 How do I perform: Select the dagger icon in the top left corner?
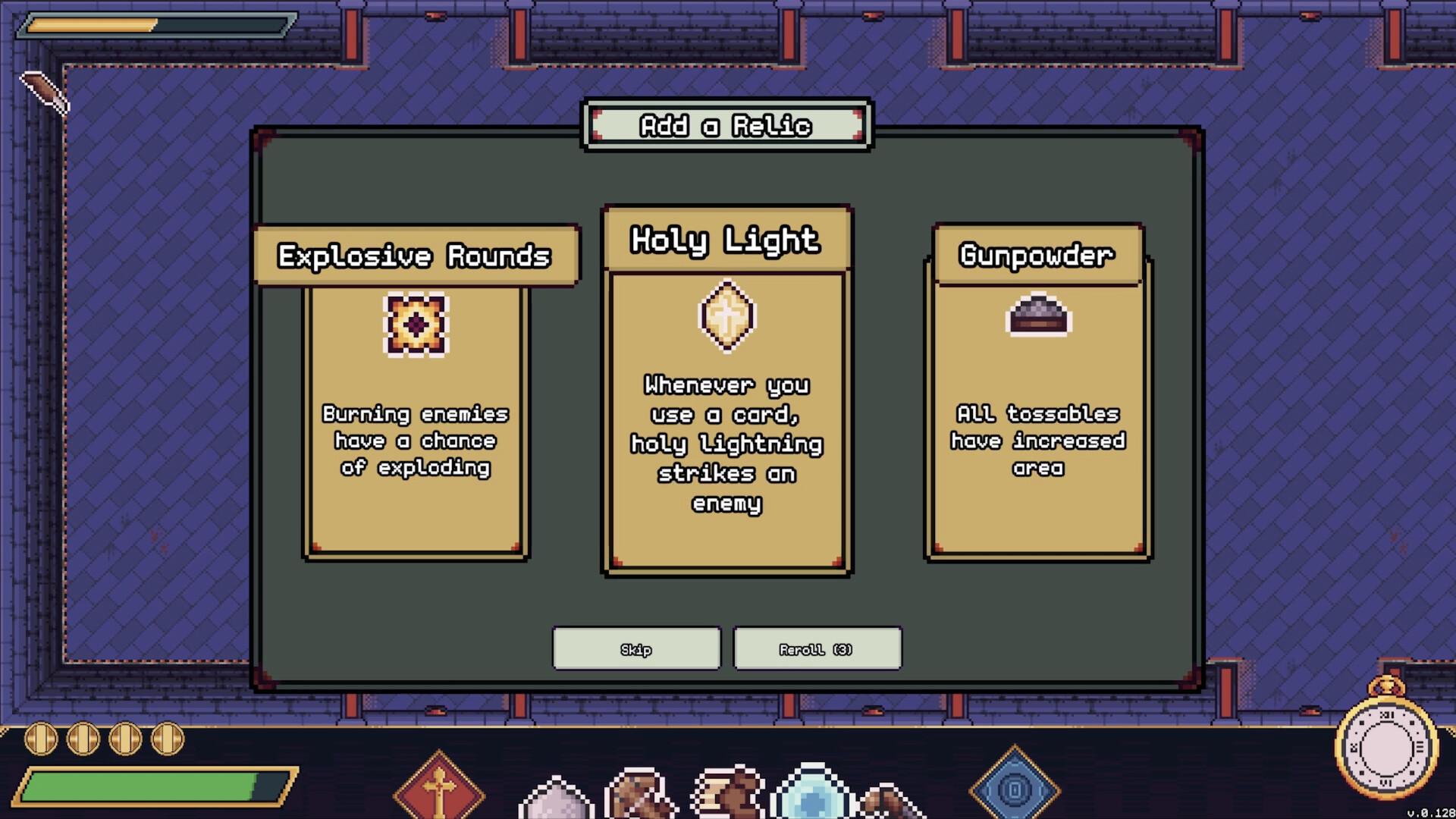(x=45, y=91)
